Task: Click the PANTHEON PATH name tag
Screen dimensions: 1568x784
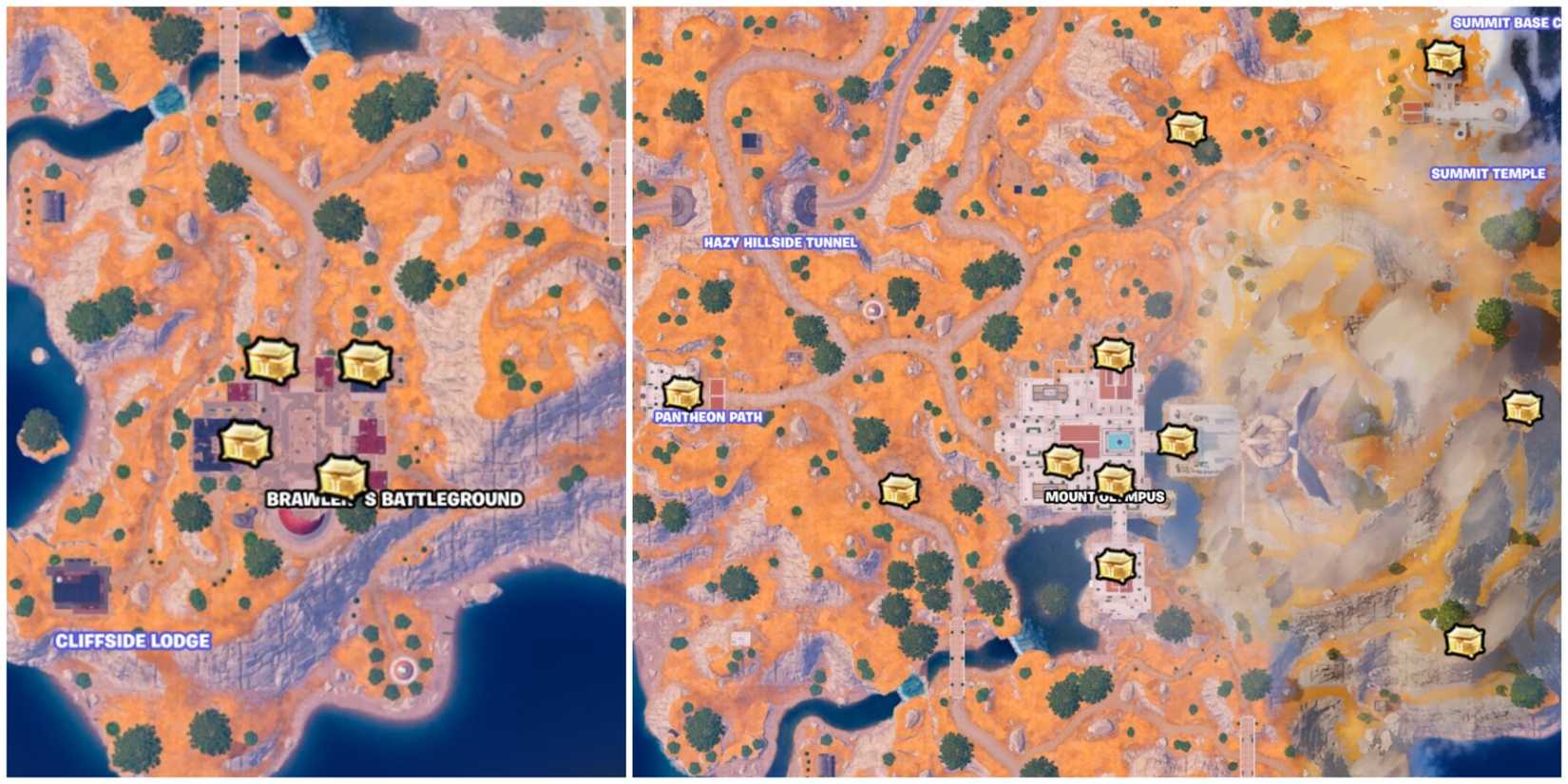Action: click(709, 415)
